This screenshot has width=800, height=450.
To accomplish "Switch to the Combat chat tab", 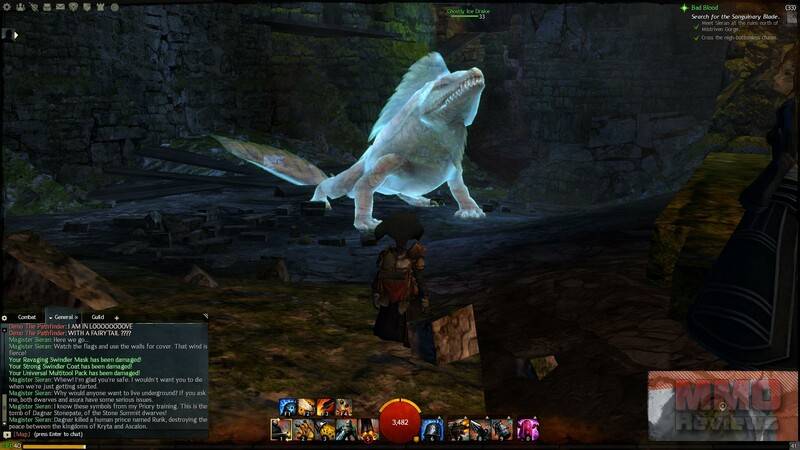I will tap(27, 317).
